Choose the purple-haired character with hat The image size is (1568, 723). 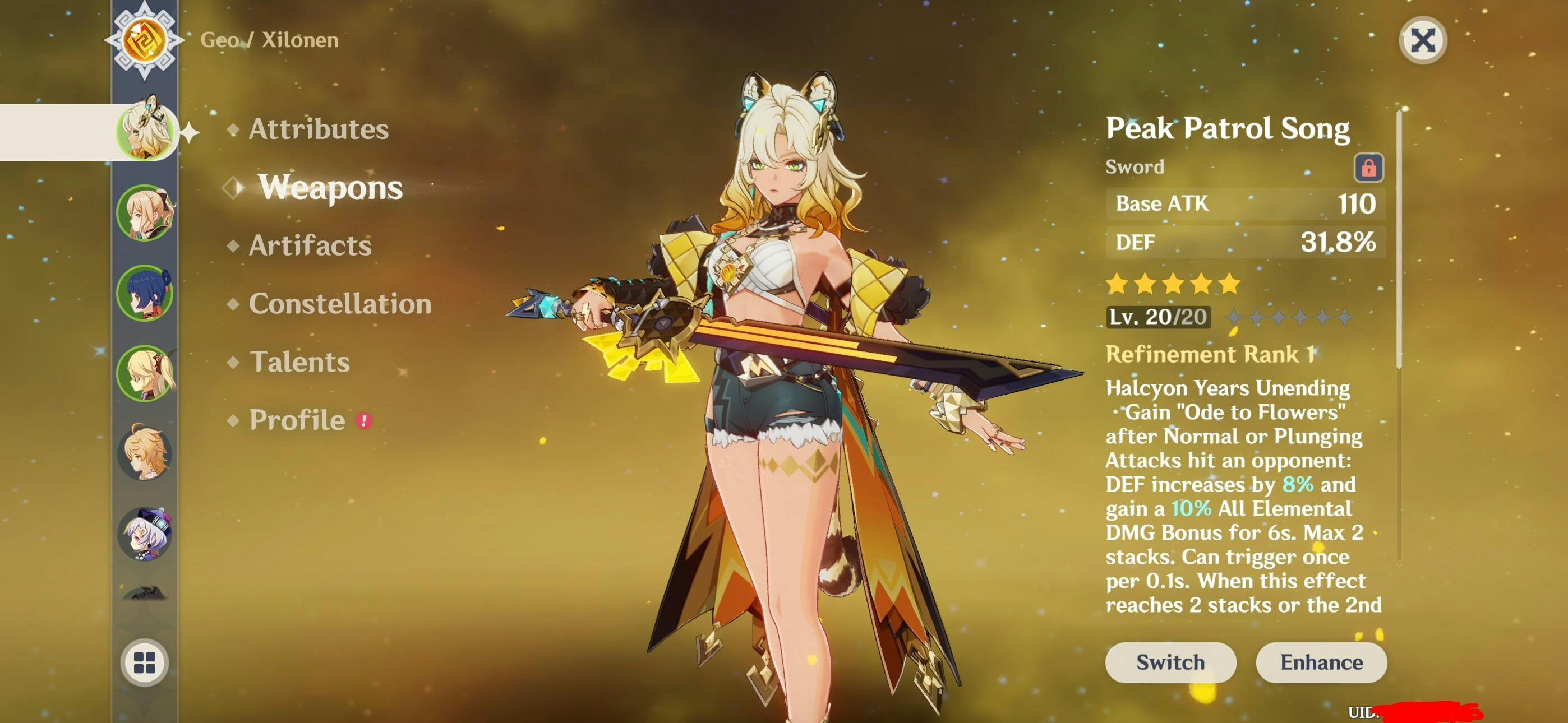[145, 534]
